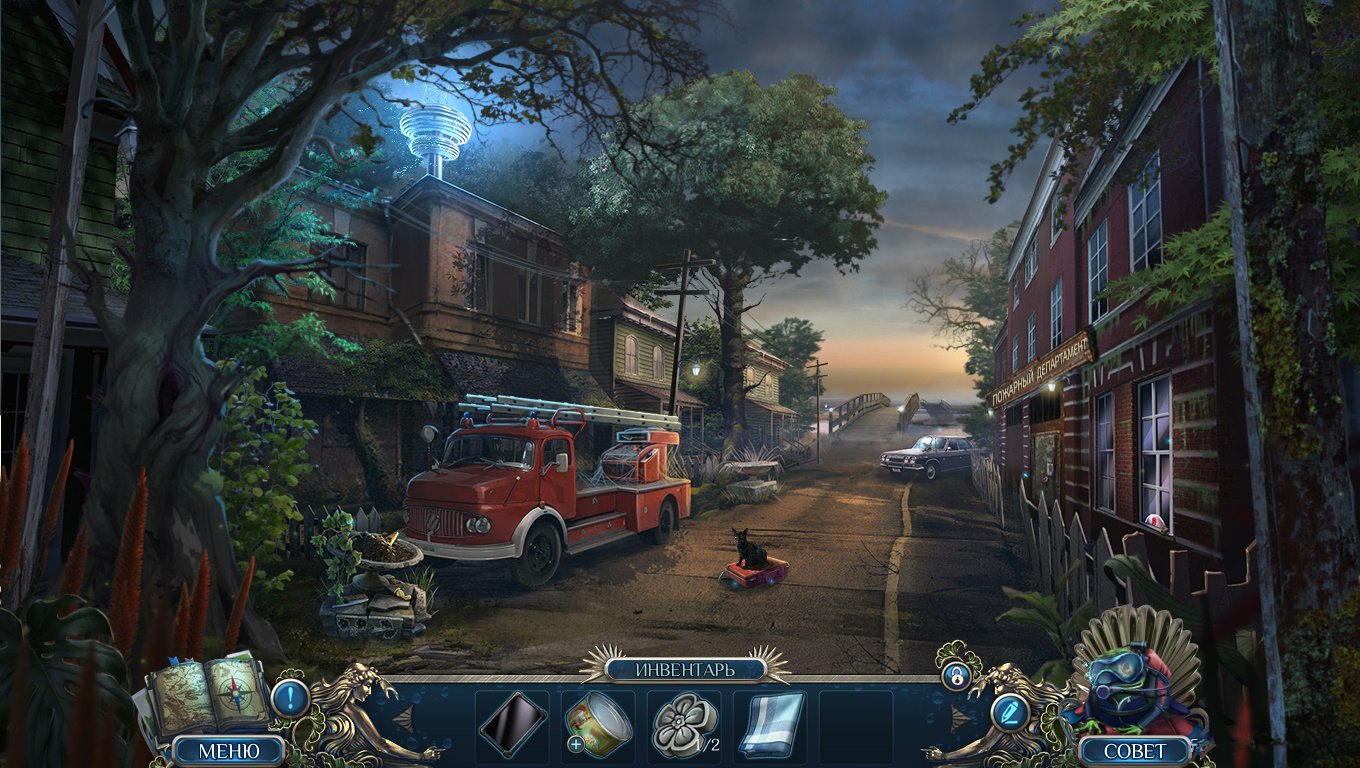Click the blue exclamation mark icon
Image resolution: width=1360 pixels, height=768 pixels.
pos(290,697)
